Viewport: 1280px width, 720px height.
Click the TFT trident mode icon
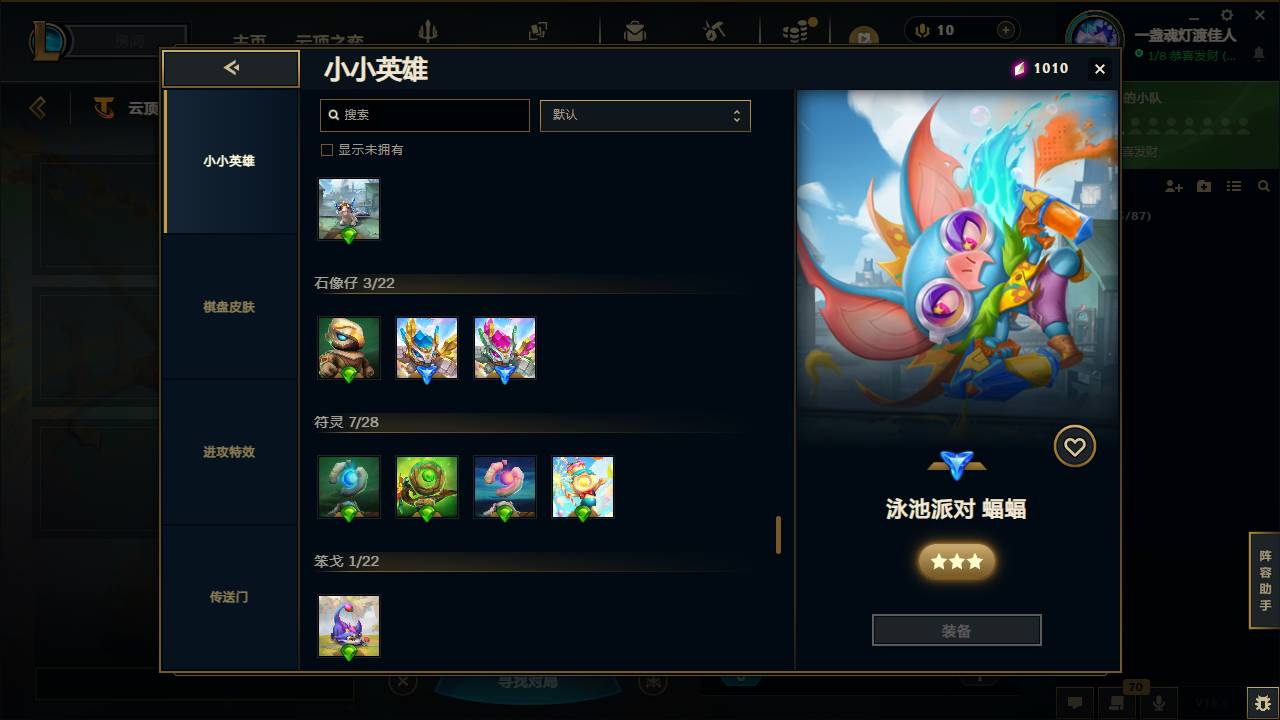coord(430,32)
